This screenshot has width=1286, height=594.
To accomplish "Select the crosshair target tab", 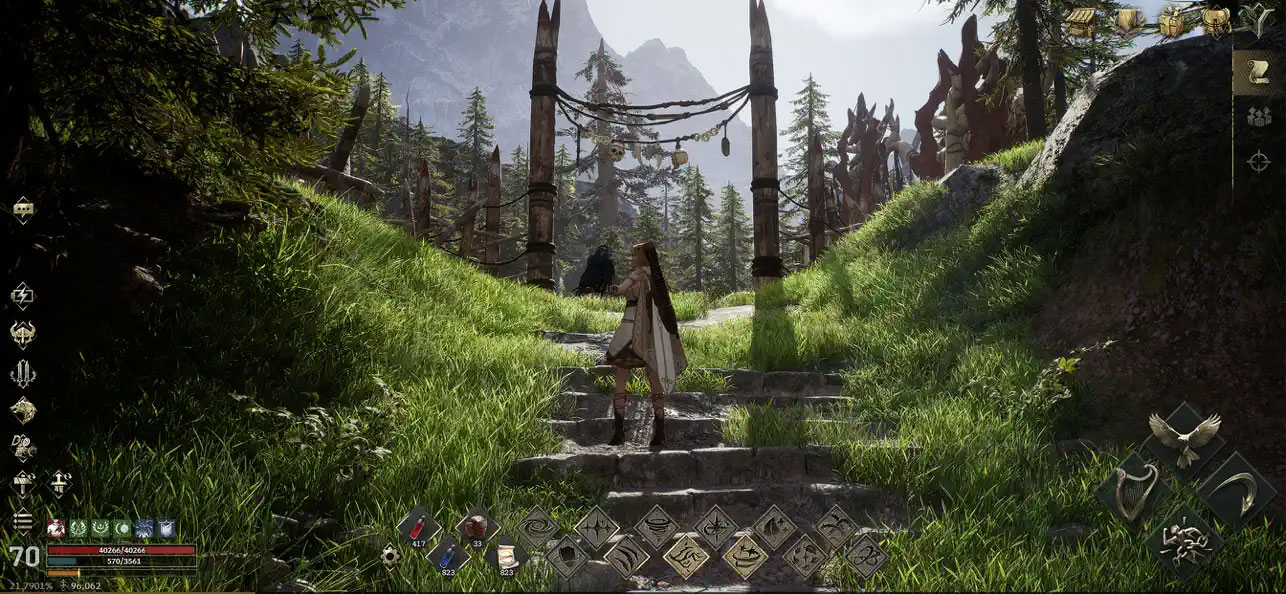I will click(1259, 161).
